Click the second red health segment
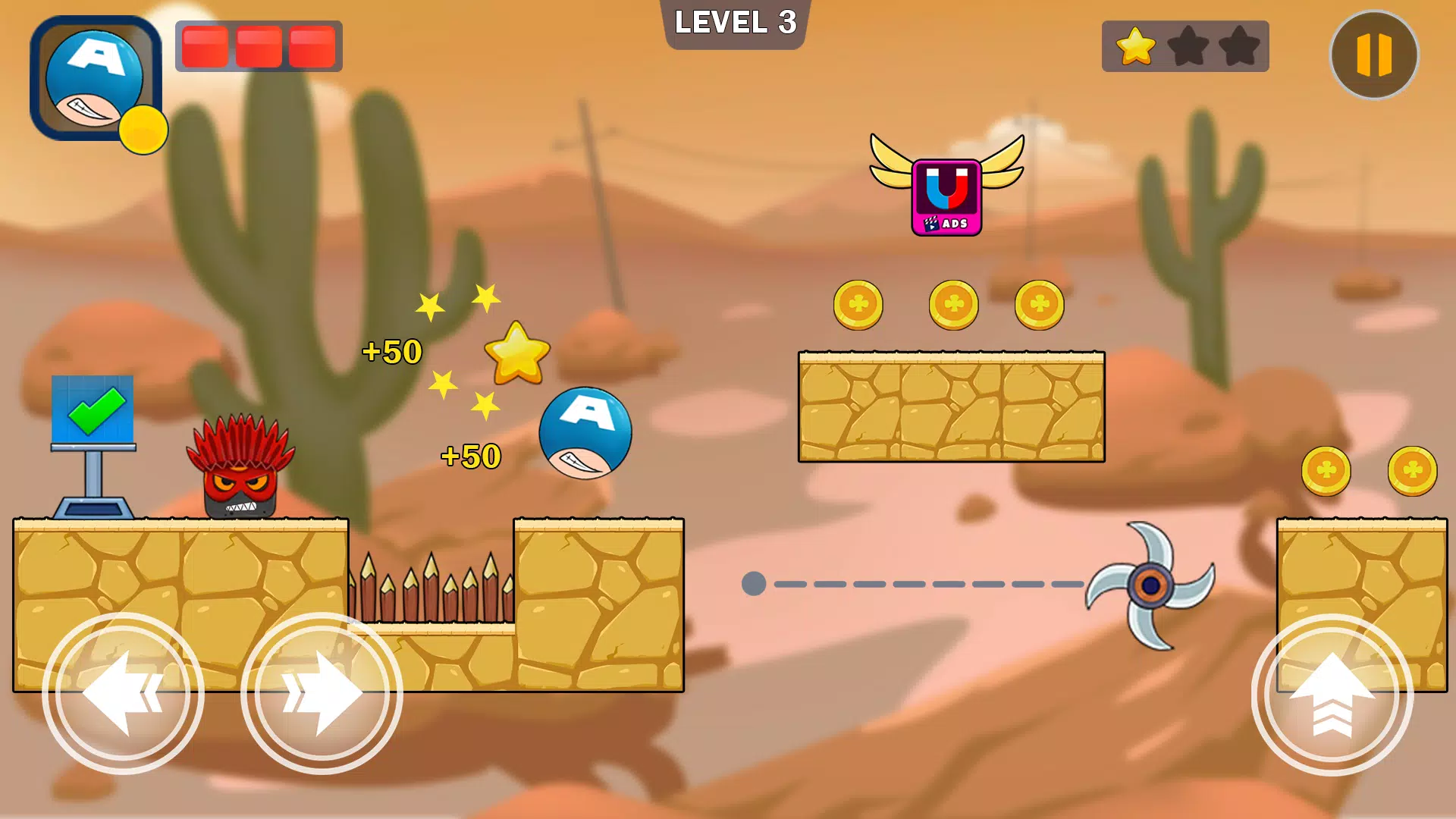 click(x=258, y=45)
